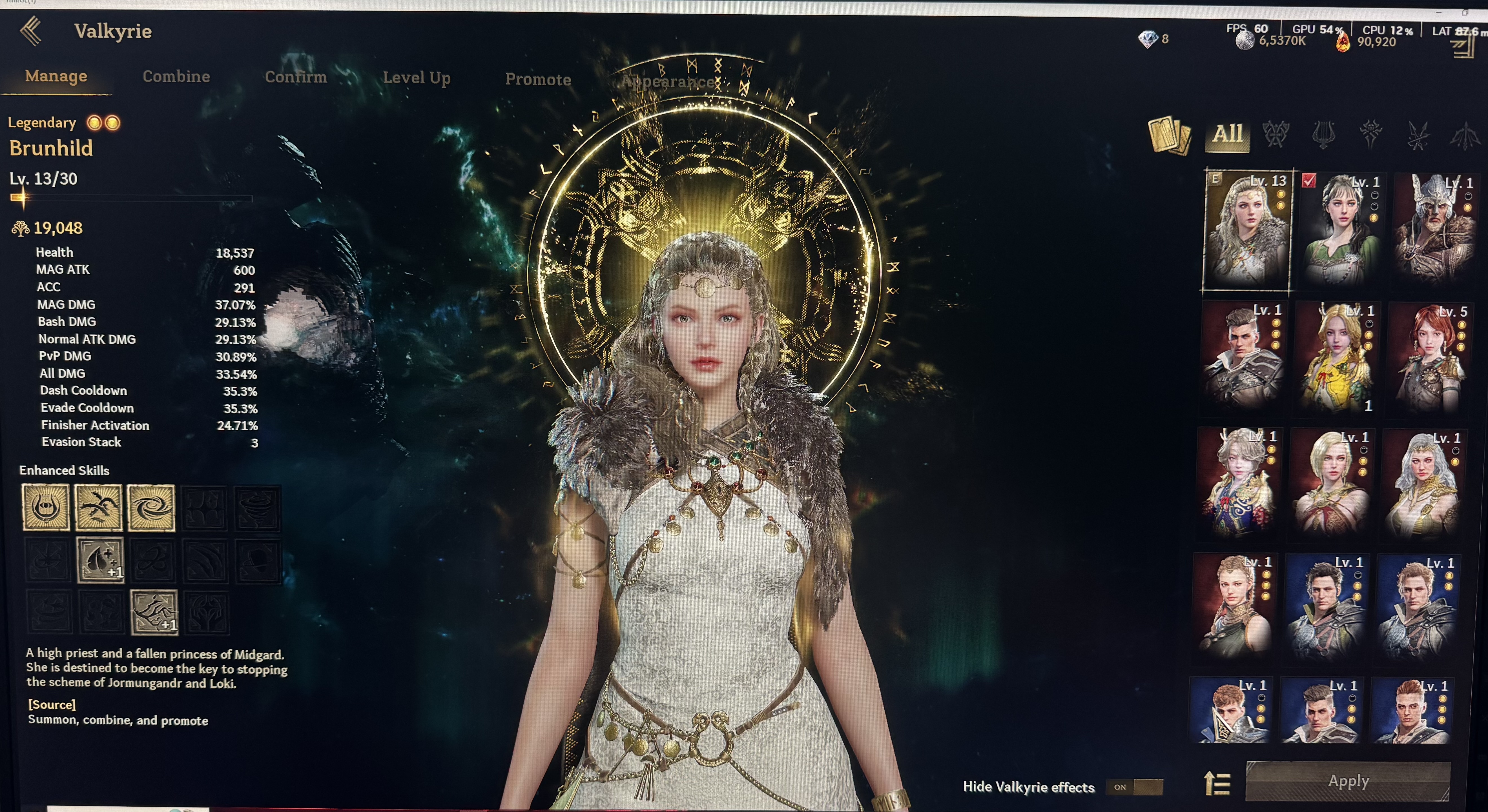Screen dimensions: 1488x812
Task: Open the Combine tab
Action: 176,77
